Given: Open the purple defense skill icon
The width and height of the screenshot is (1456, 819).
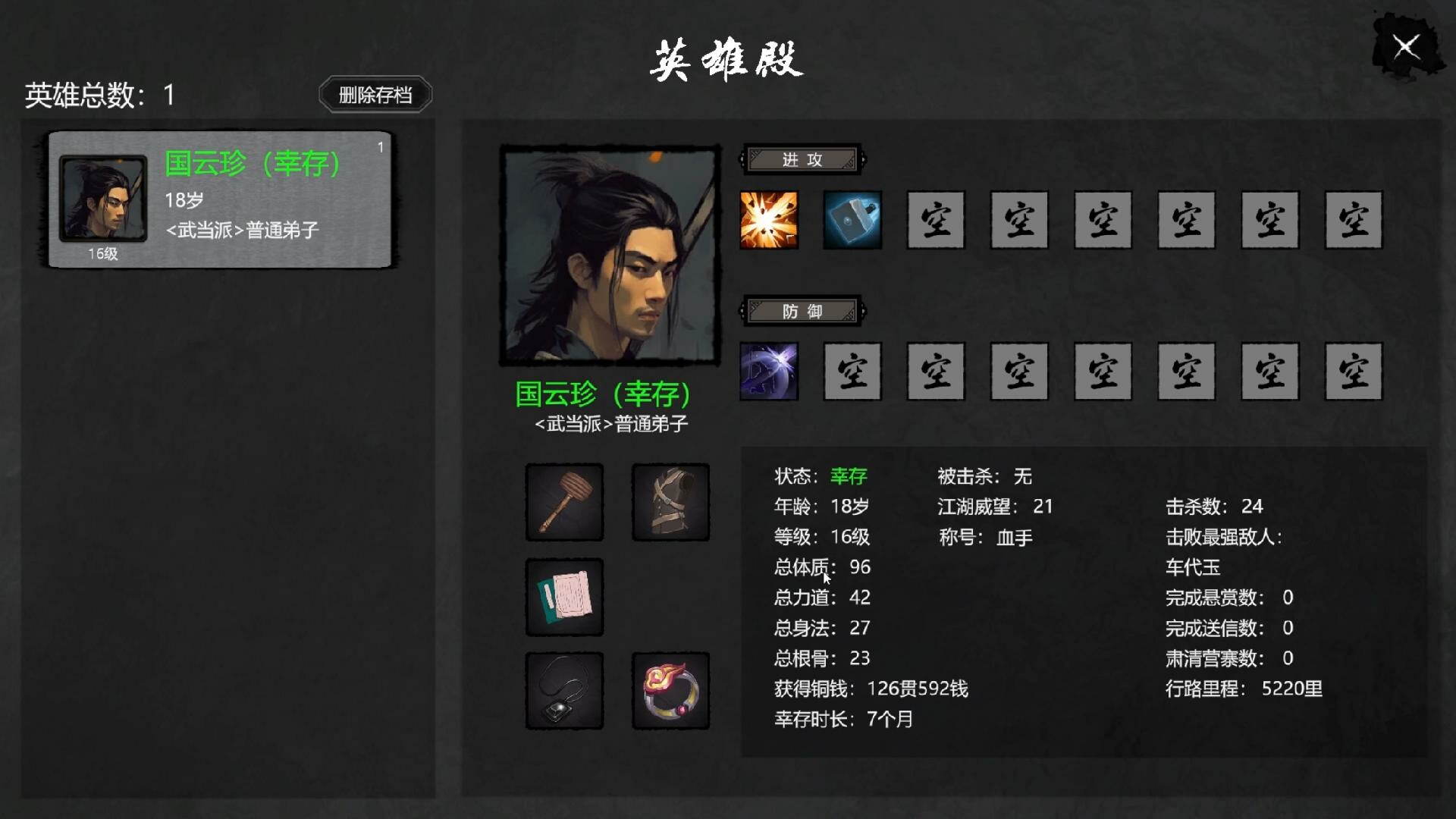Looking at the screenshot, I should tap(769, 372).
